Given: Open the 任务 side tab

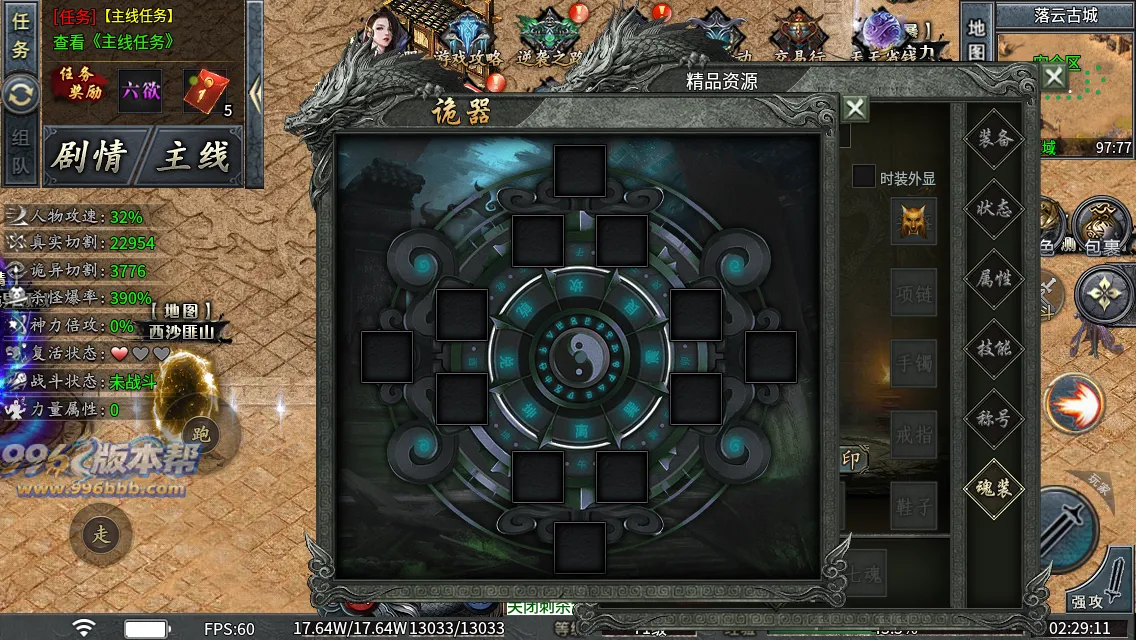Looking at the screenshot, I should pos(20,35).
